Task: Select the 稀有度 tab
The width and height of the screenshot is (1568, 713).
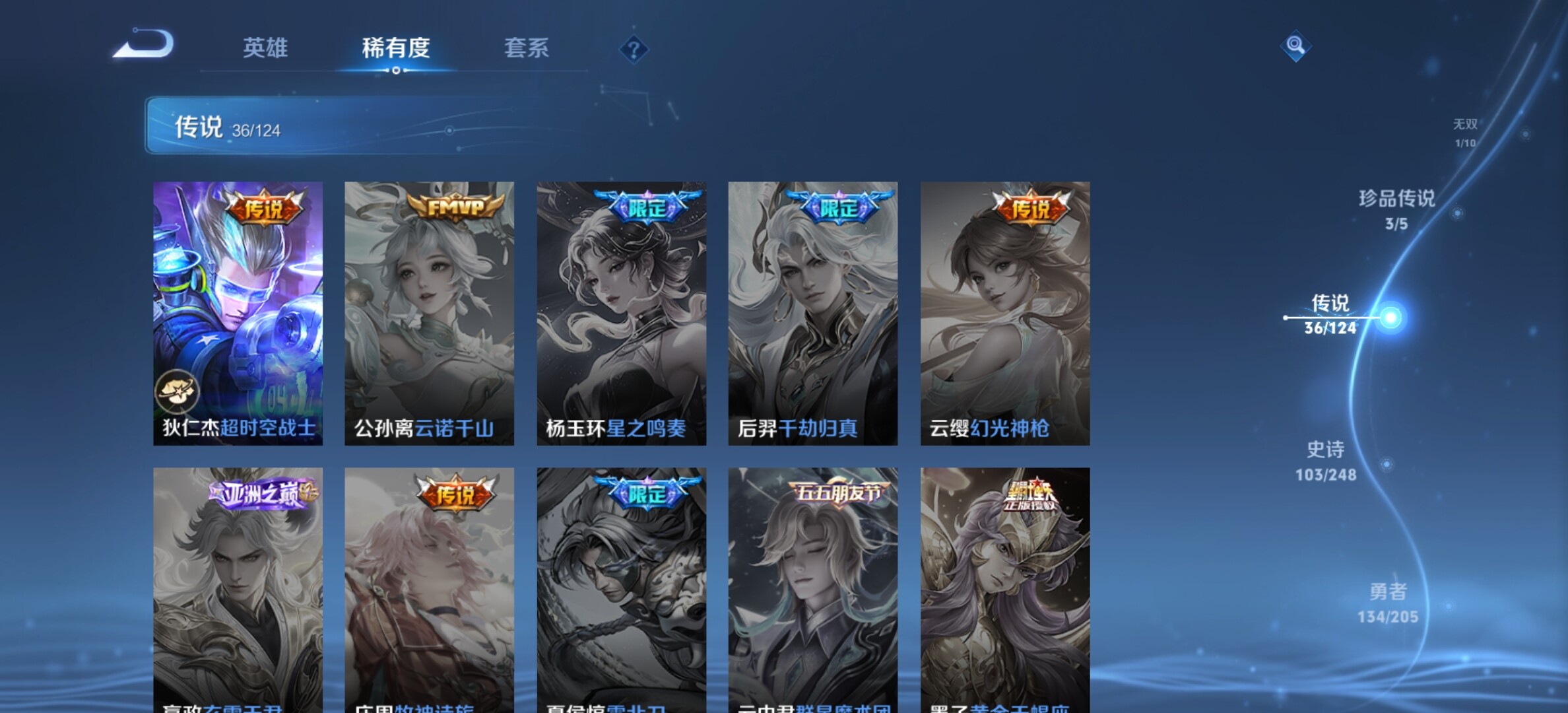Action: 396,48
